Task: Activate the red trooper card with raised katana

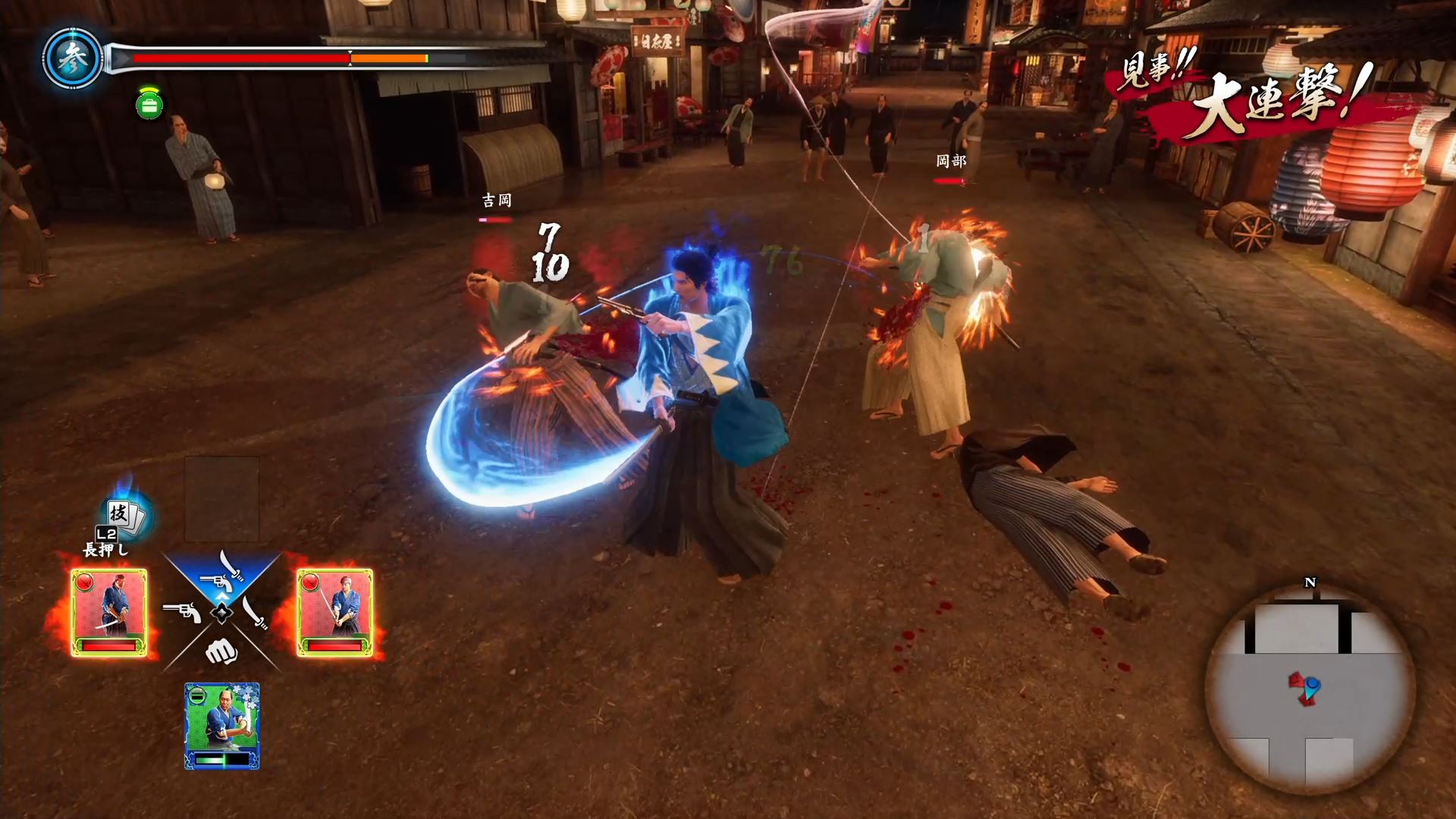Action: tap(334, 613)
